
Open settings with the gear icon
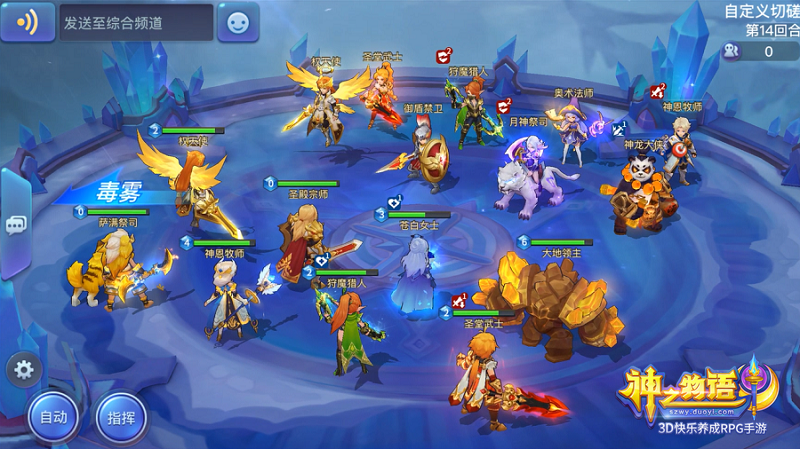(x=24, y=370)
